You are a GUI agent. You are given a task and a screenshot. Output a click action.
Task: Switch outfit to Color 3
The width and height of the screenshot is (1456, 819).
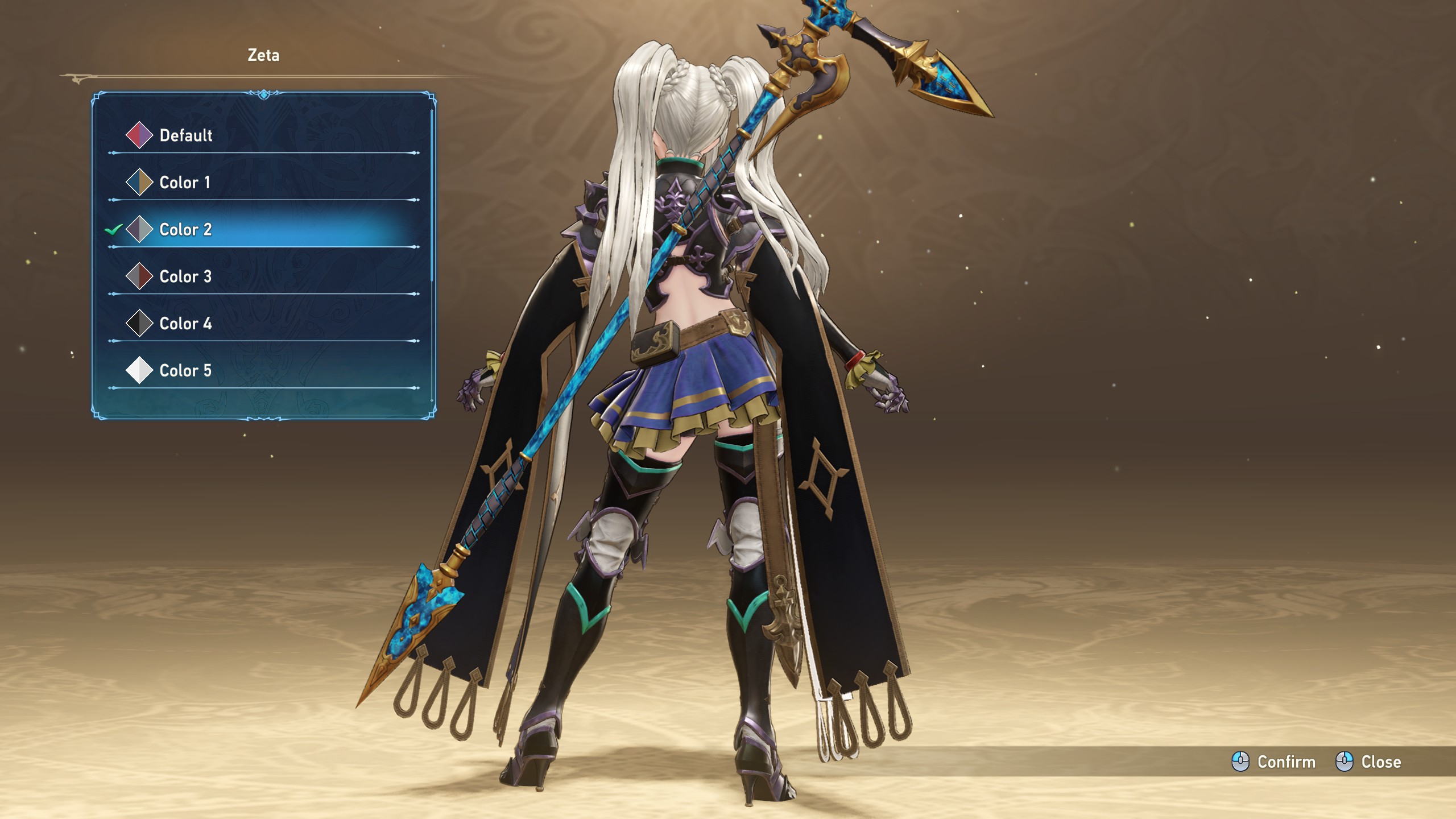[185, 277]
